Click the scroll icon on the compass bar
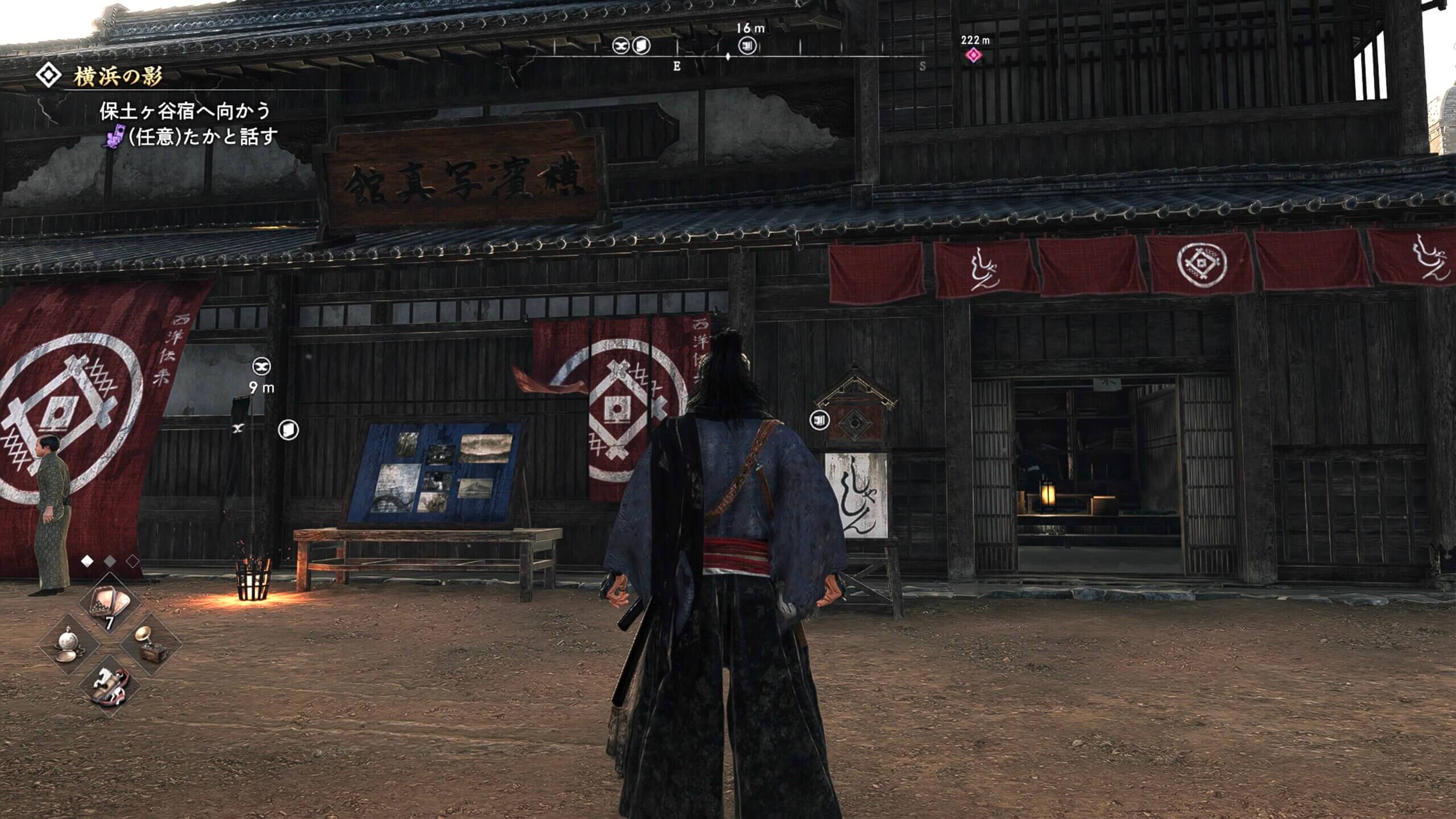 pyautogui.click(x=642, y=45)
